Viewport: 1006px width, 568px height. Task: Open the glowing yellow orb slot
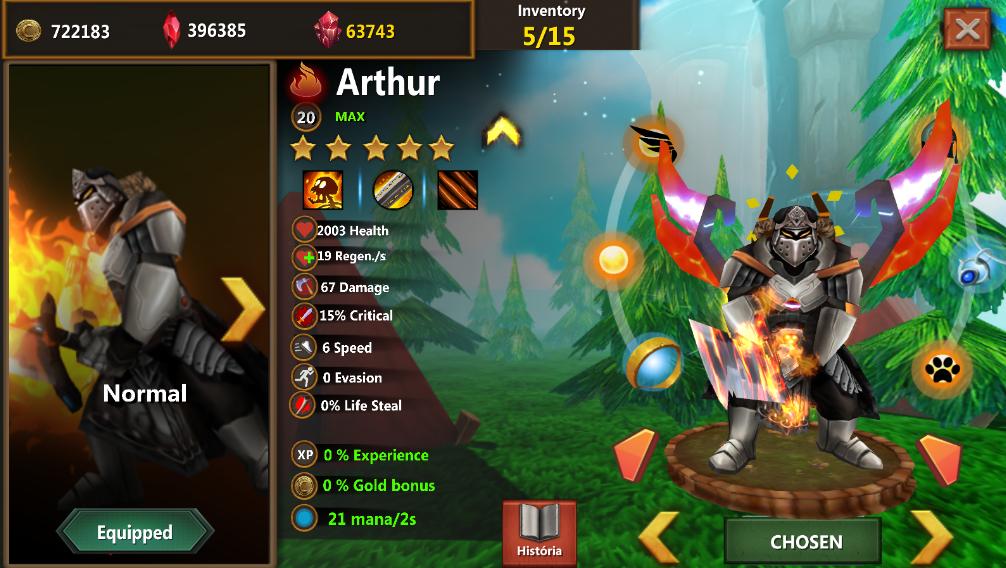coord(612,260)
